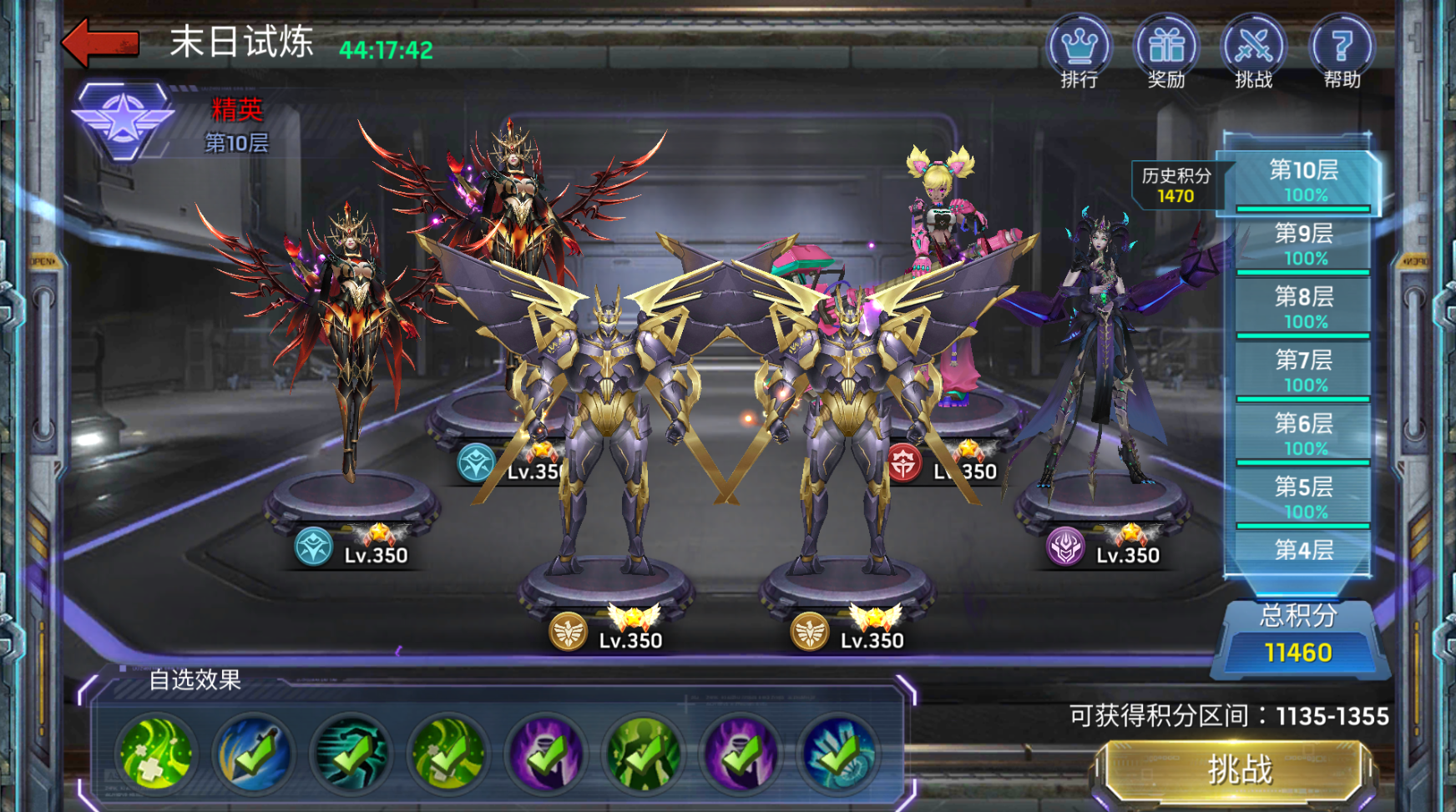Viewport: 1456px width, 812px height.
Task: Choose the 第8层 floor tab
Action: 1303,307
